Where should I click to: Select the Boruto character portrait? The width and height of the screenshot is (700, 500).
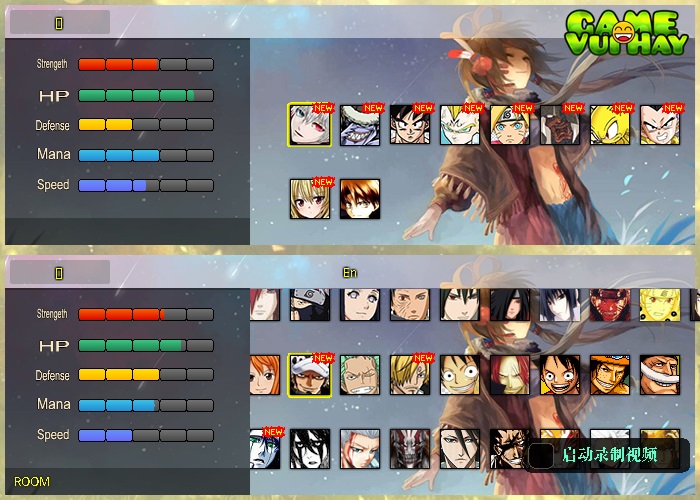click(x=510, y=125)
